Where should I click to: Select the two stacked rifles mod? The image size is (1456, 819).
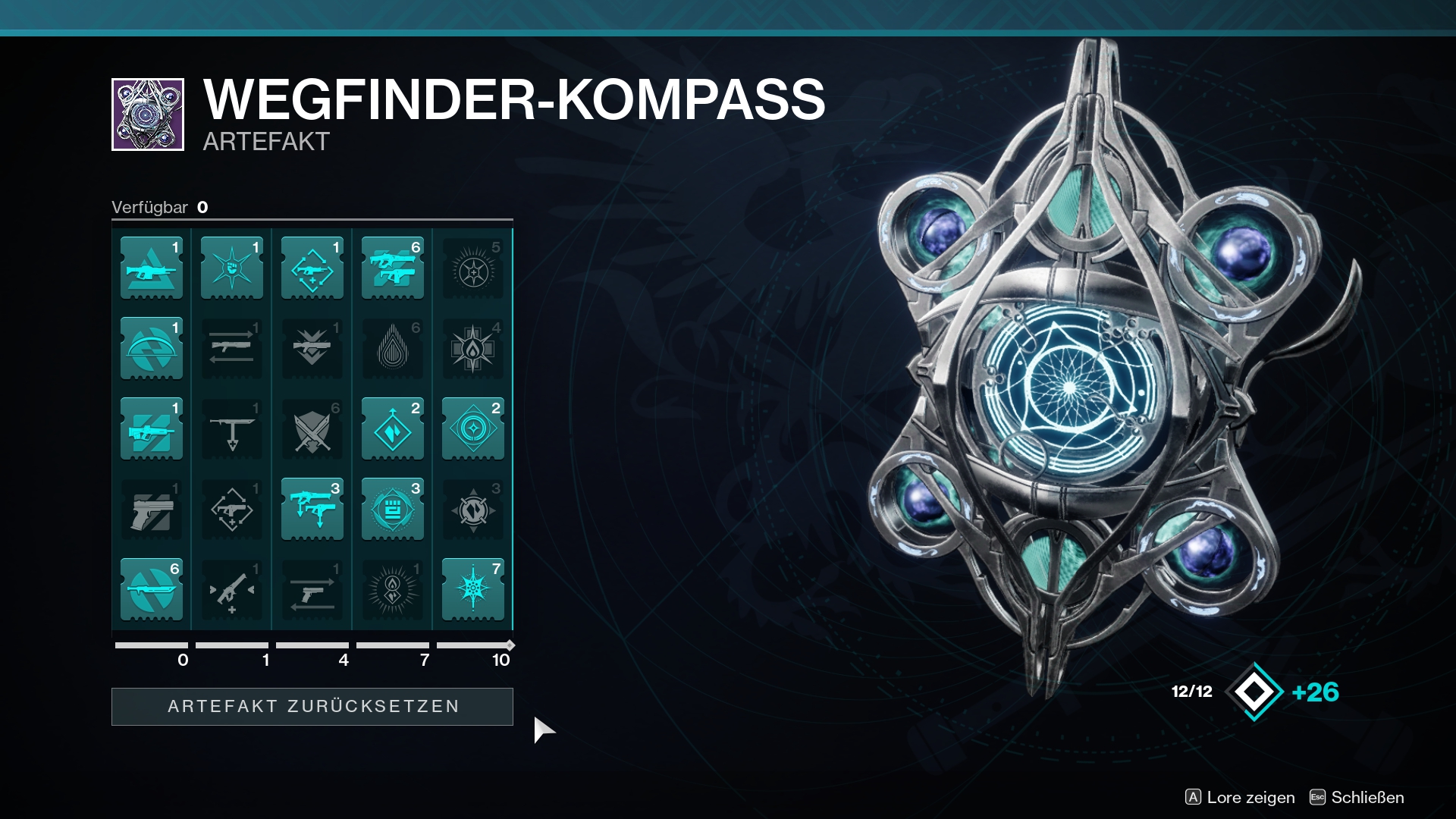pos(393,268)
